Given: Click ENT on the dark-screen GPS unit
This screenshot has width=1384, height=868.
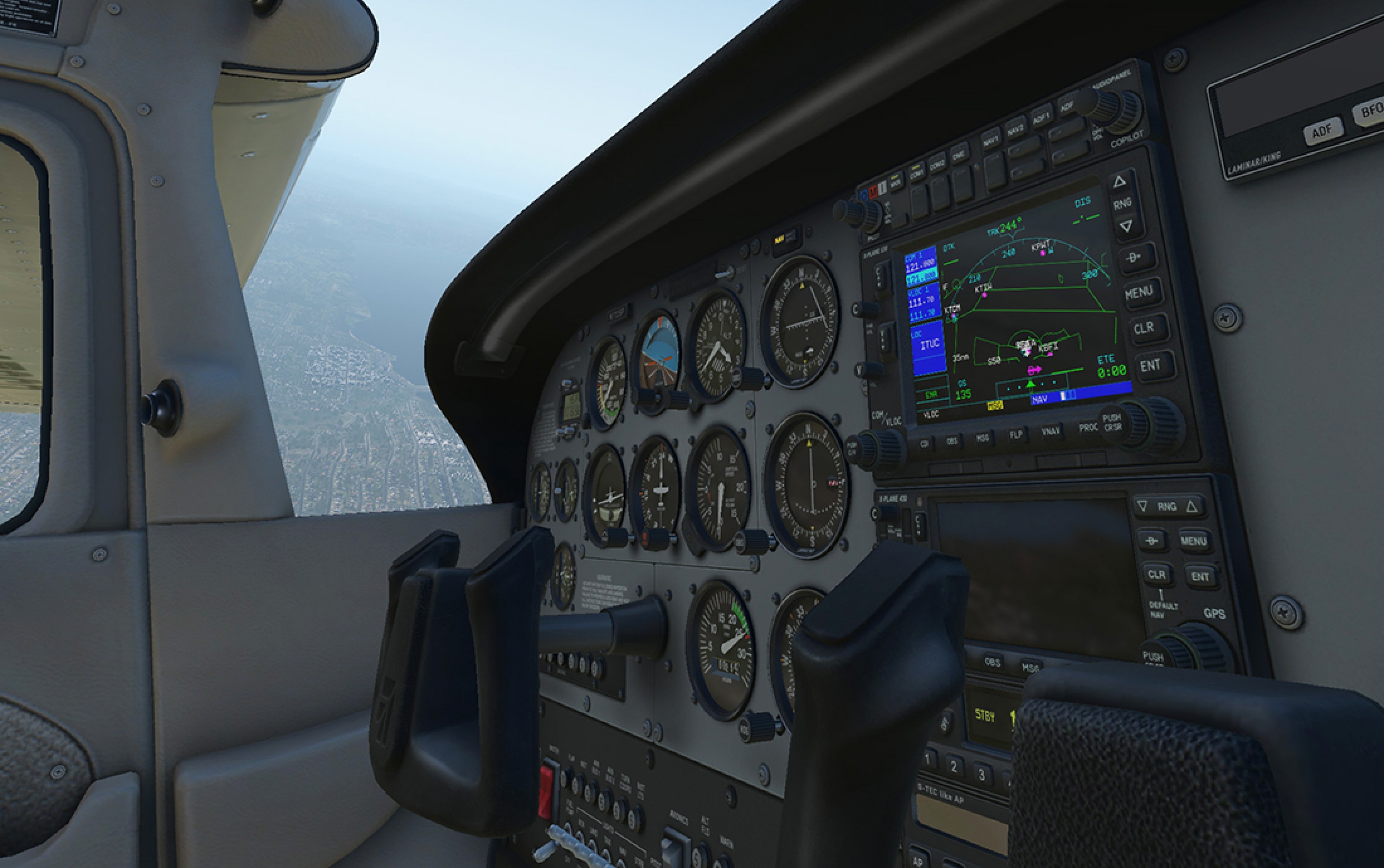Looking at the screenshot, I should (1200, 576).
